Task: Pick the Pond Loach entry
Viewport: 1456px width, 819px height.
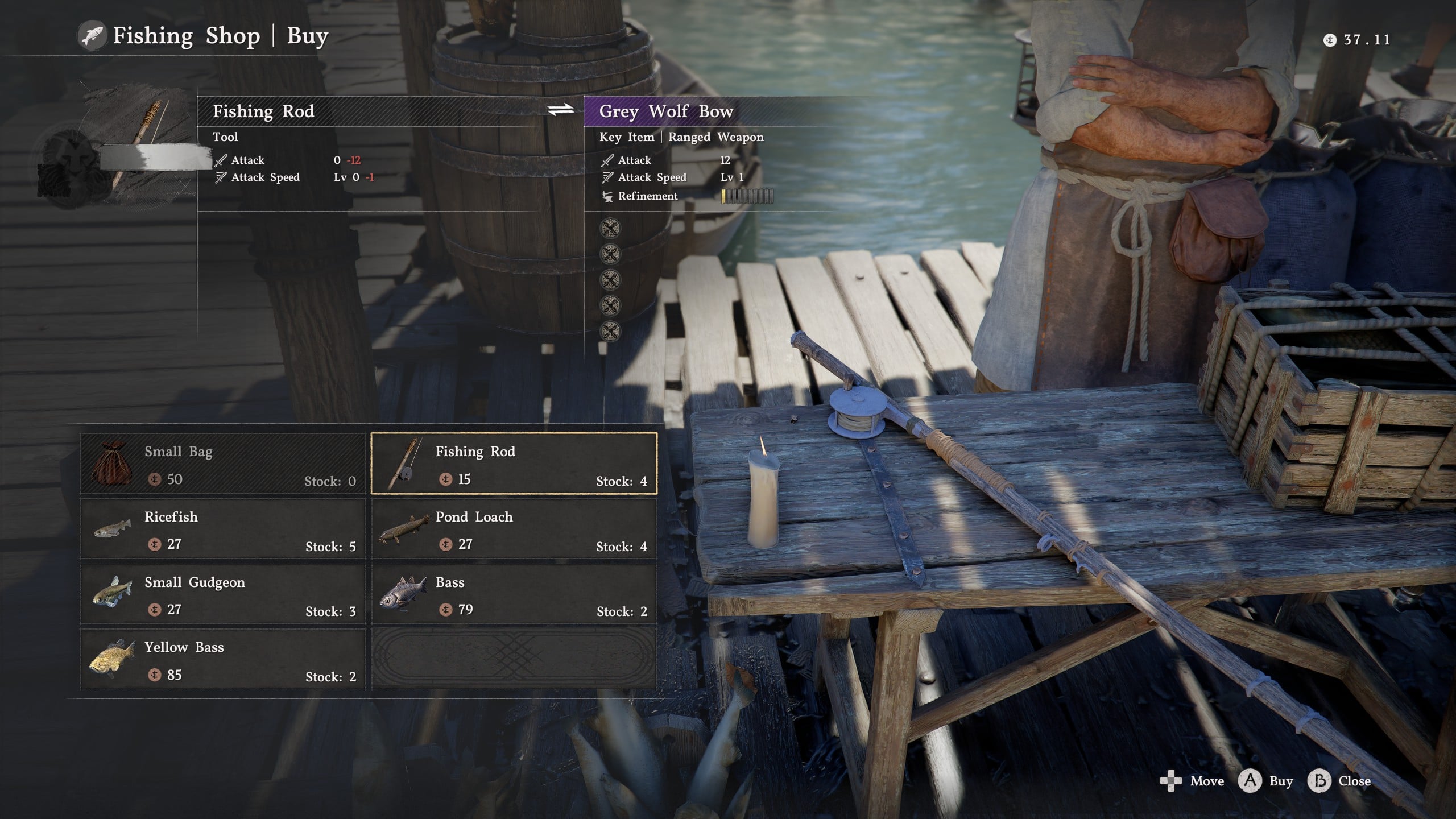Action: click(x=514, y=530)
